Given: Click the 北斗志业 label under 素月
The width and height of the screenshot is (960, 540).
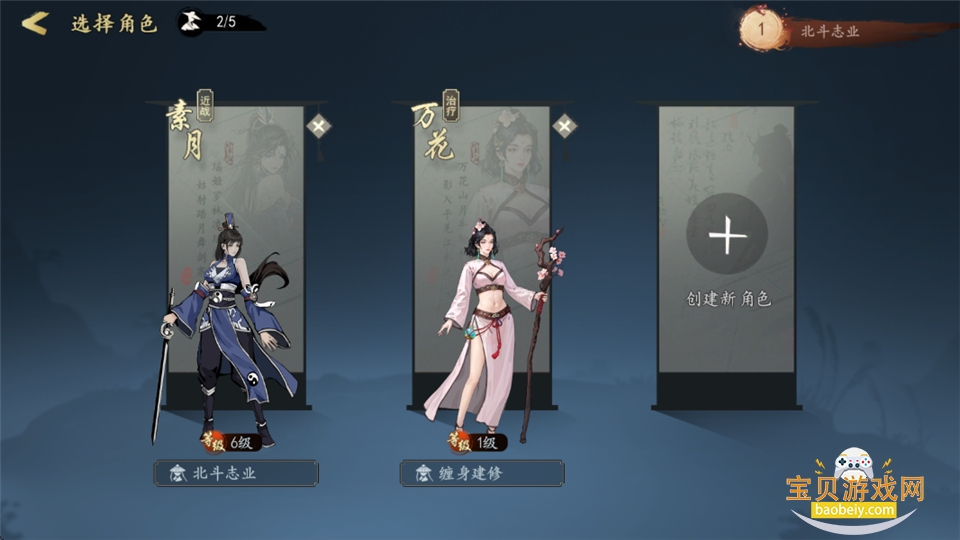Looking at the screenshot, I should 236,473.
